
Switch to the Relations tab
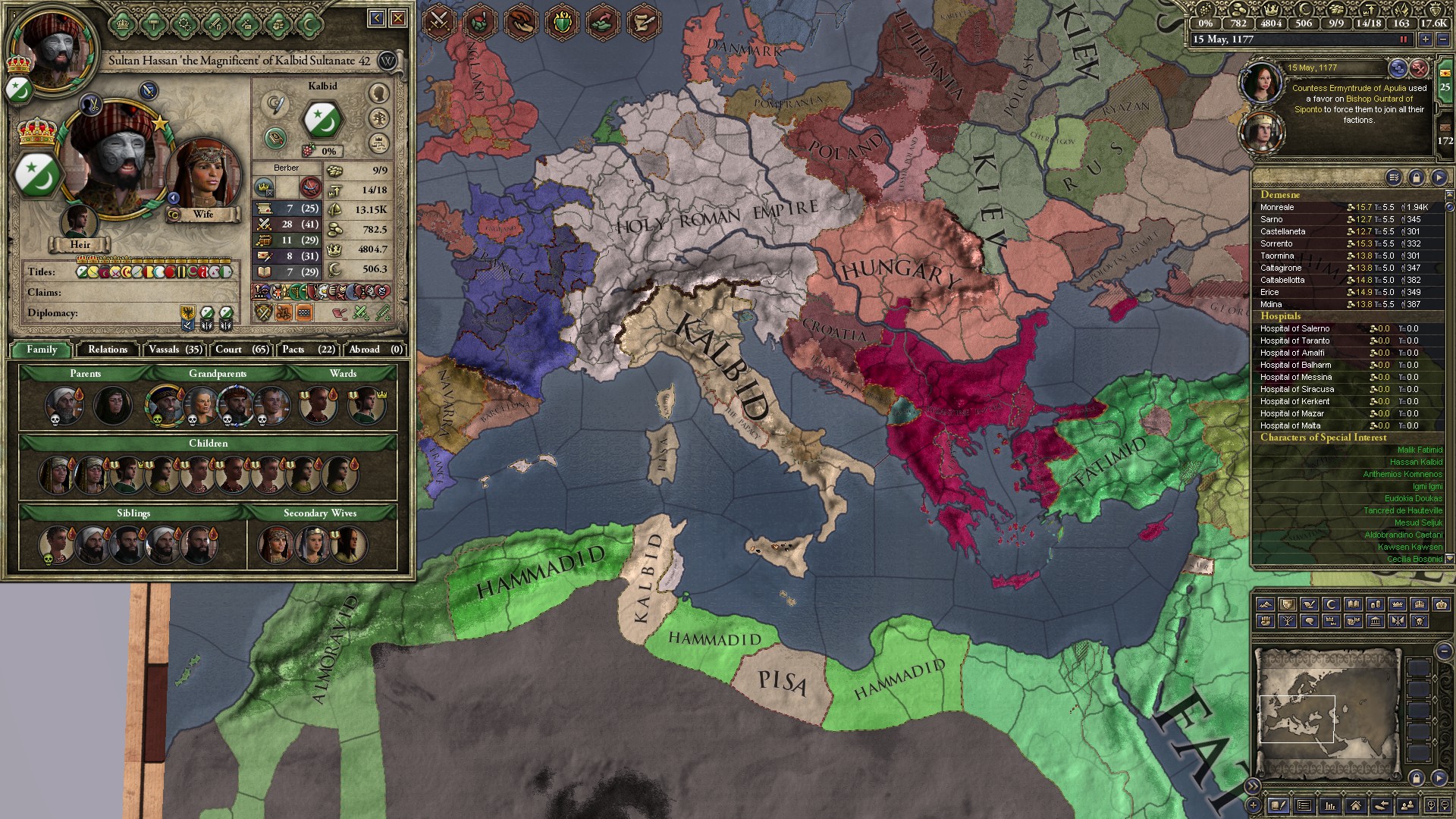[108, 350]
